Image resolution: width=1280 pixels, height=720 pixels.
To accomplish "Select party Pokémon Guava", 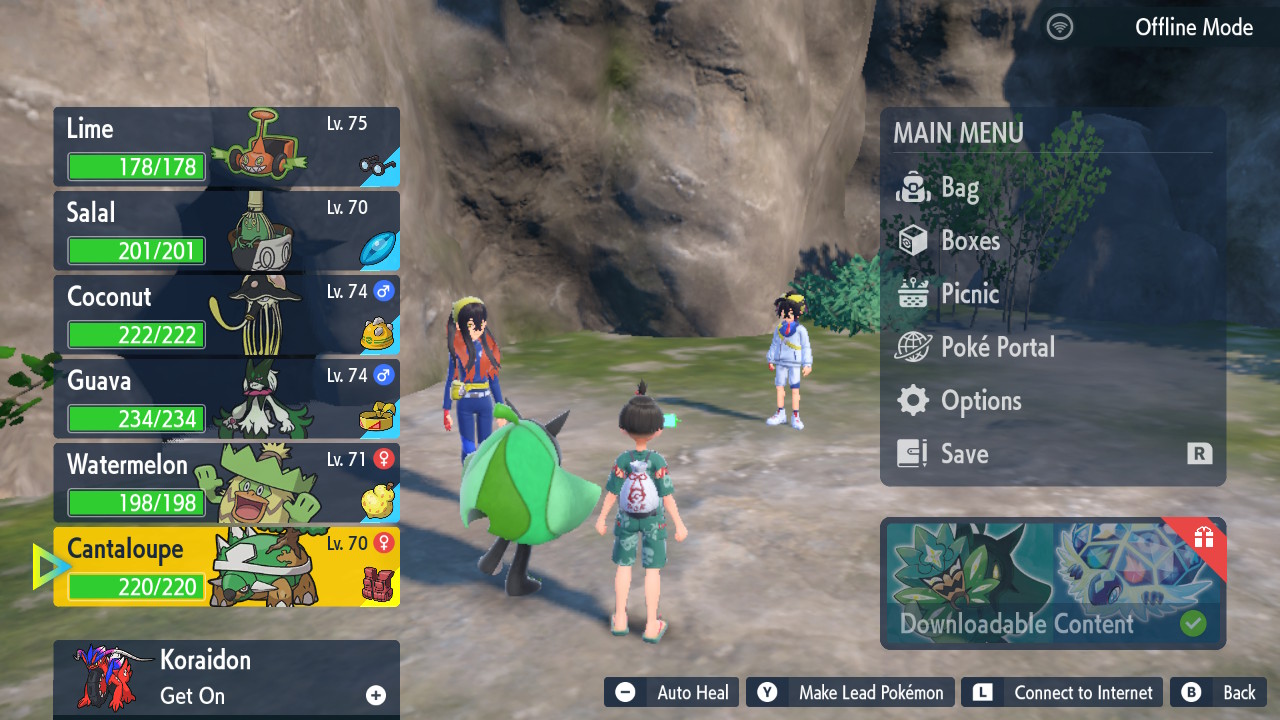I will 227,399.
